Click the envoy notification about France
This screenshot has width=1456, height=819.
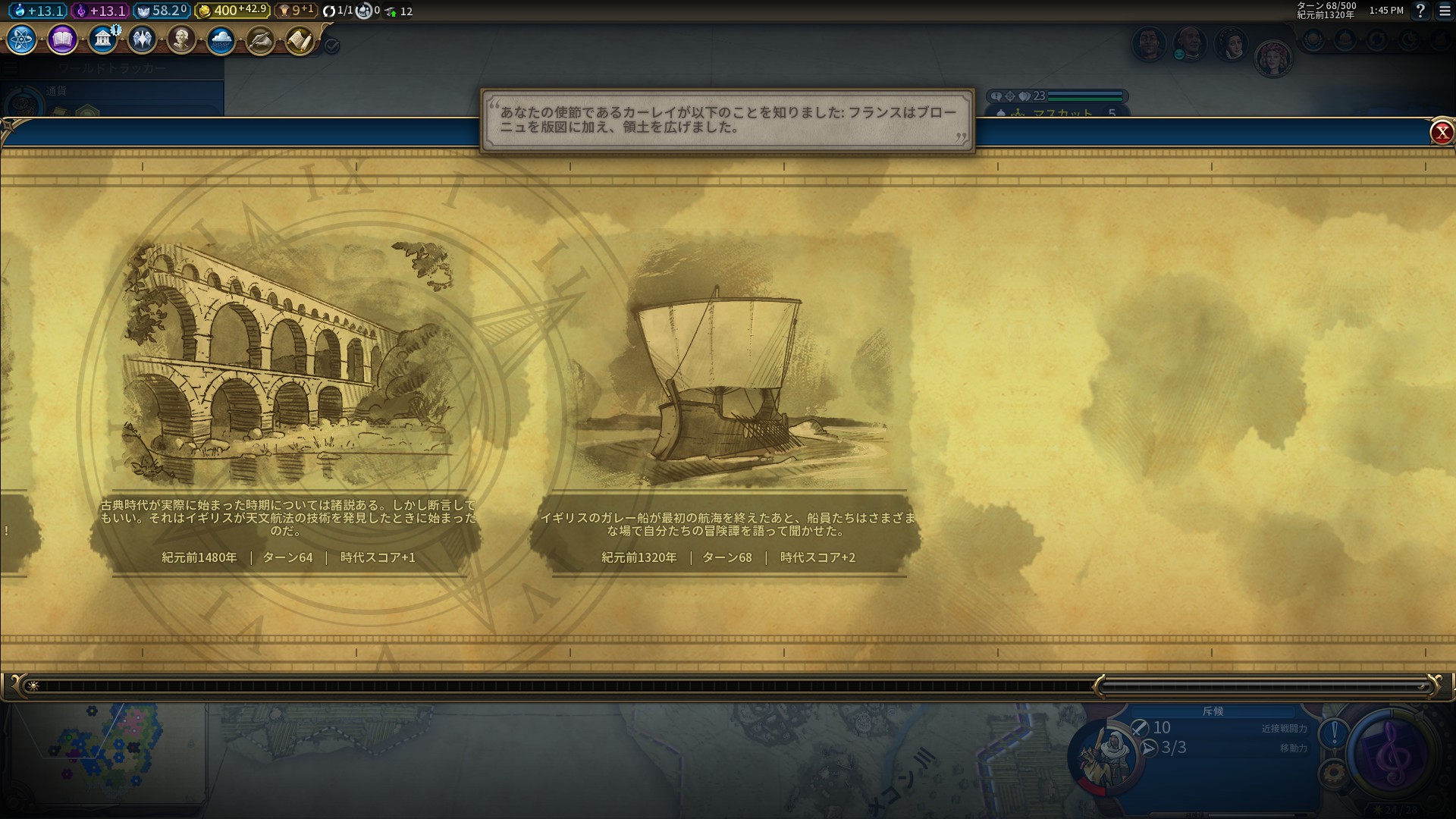click(727, 121)
